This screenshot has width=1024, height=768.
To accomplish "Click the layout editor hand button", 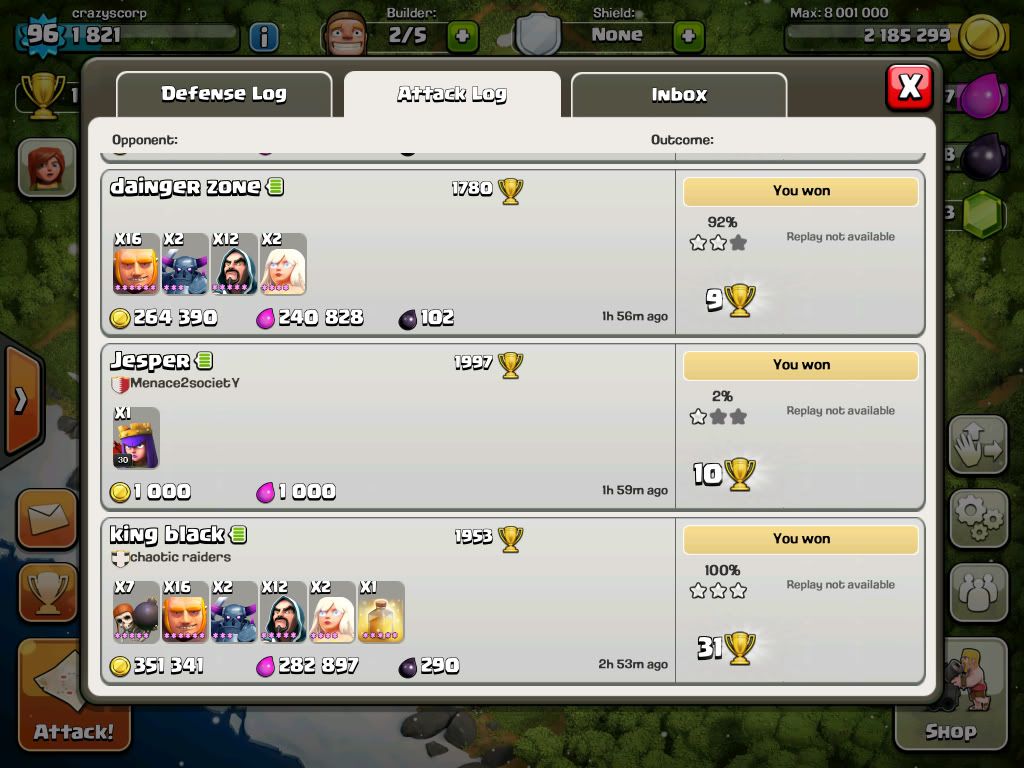I will pyautogui.click(x=978, y=445).
